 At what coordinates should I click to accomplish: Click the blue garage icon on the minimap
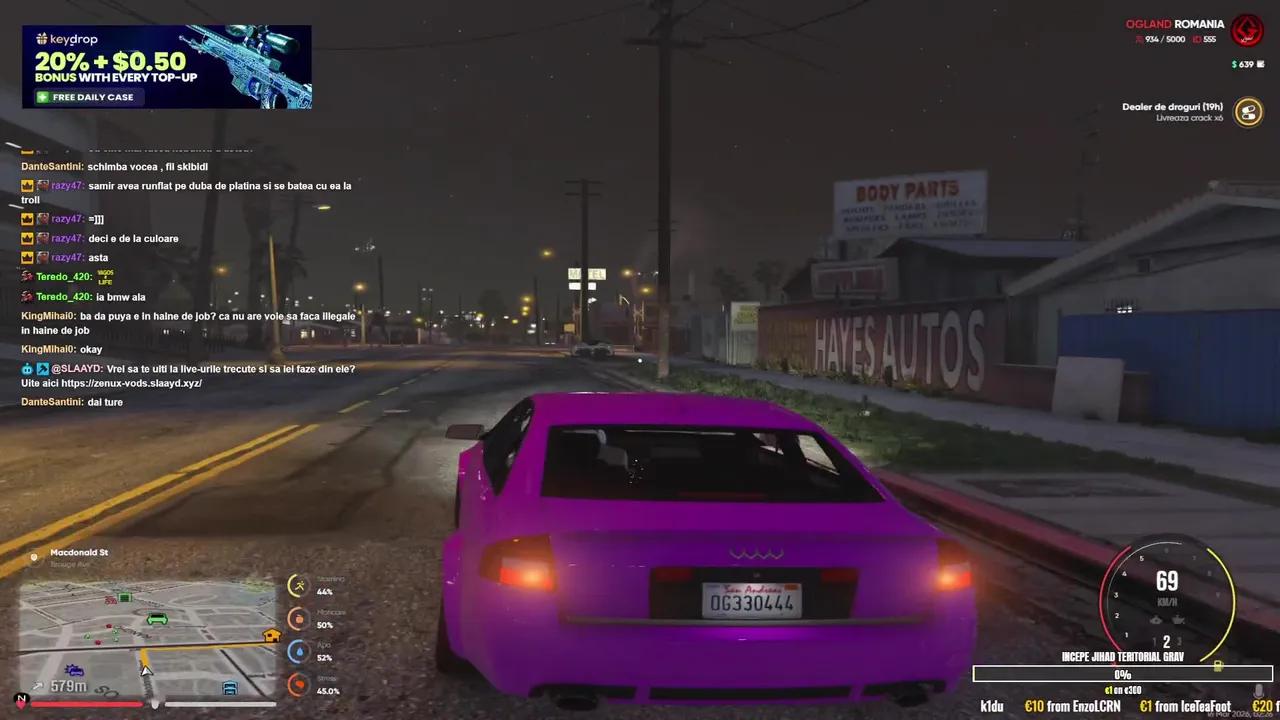click(x=231, y=689)
